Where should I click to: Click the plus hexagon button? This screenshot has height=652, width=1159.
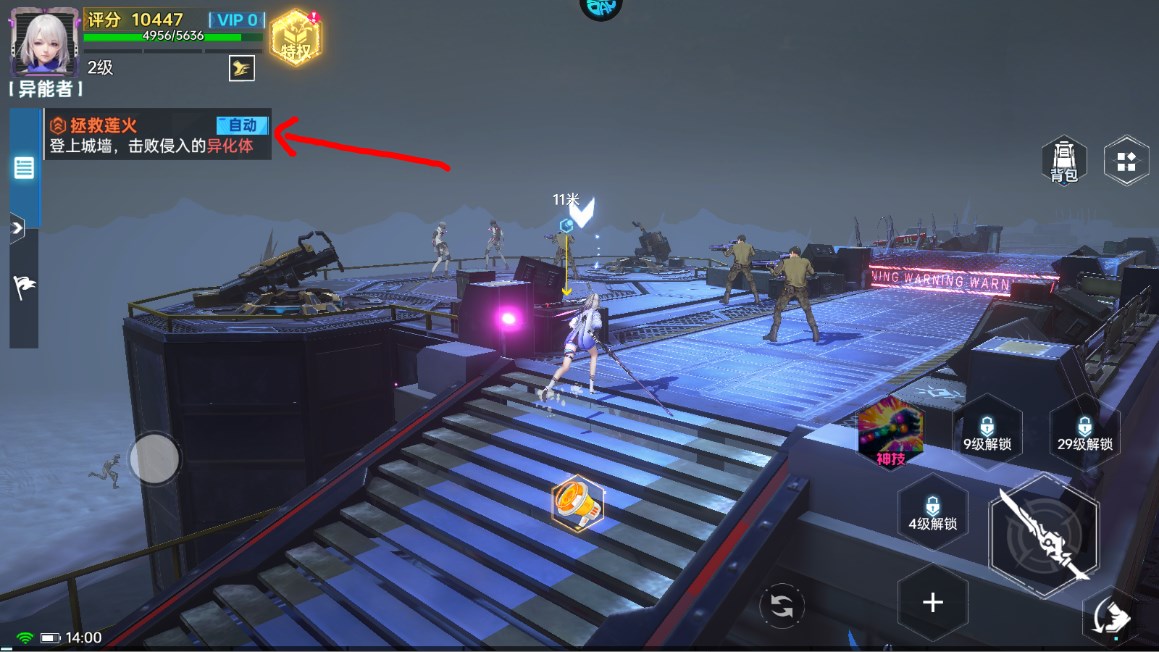point(932,602)
